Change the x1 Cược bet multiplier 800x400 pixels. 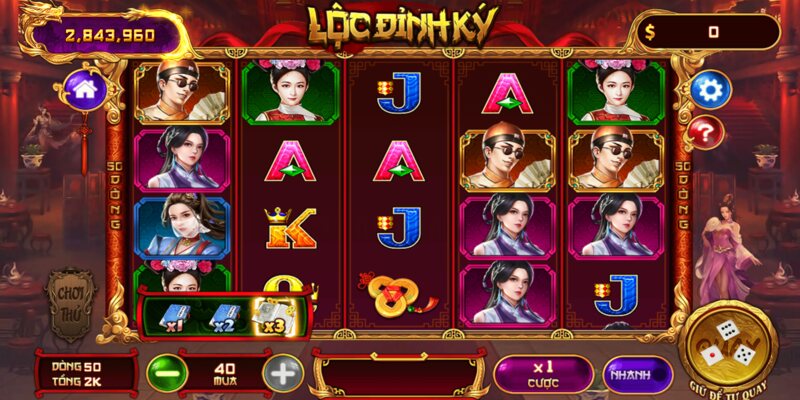click(543, 373)
